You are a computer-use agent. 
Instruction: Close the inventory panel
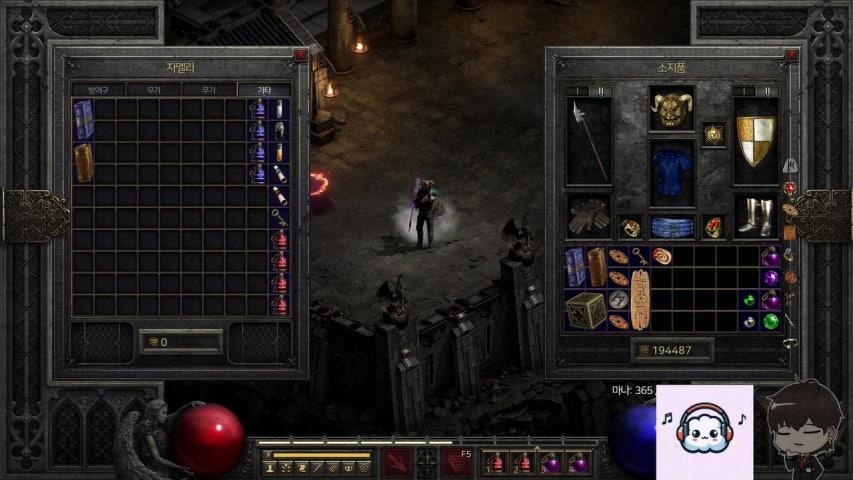pyautogui.click(x=792, y=55)
